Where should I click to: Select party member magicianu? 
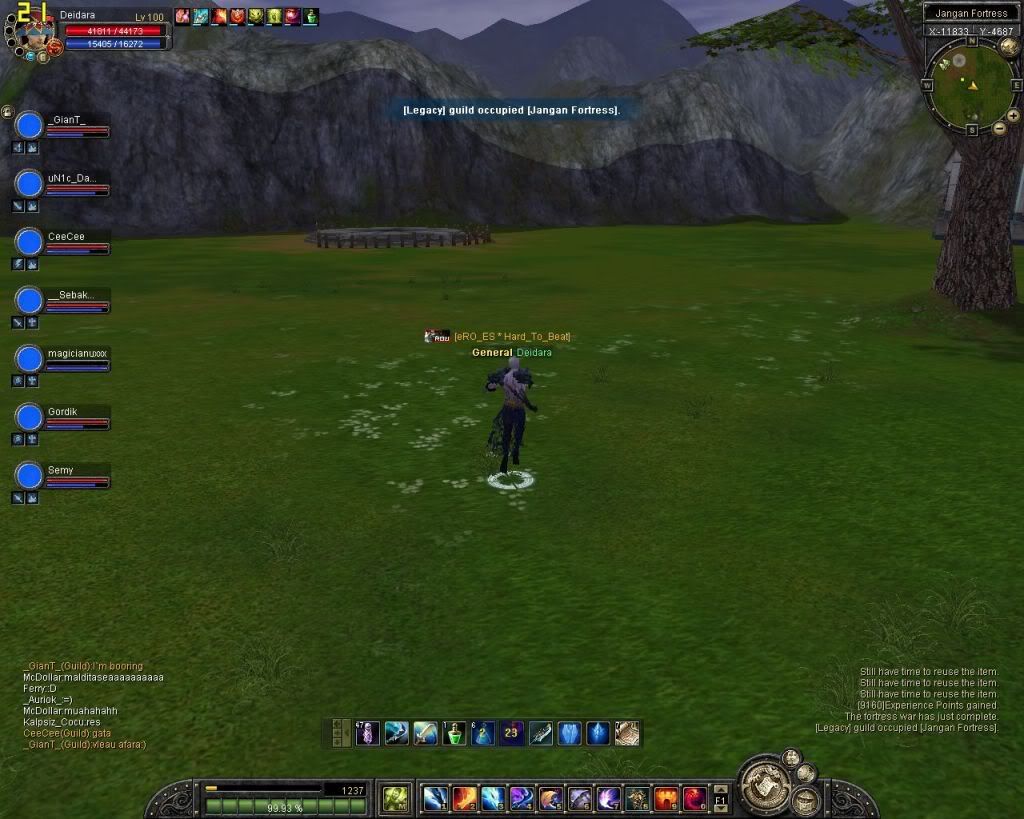click(x=30, y=360)
